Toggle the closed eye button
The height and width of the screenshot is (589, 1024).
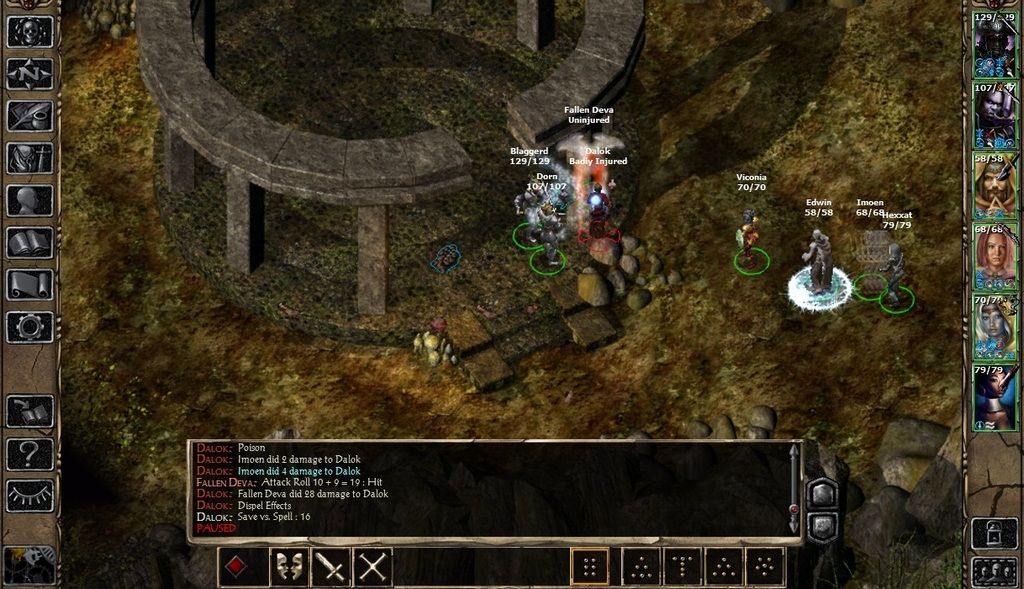pos(29,495)
